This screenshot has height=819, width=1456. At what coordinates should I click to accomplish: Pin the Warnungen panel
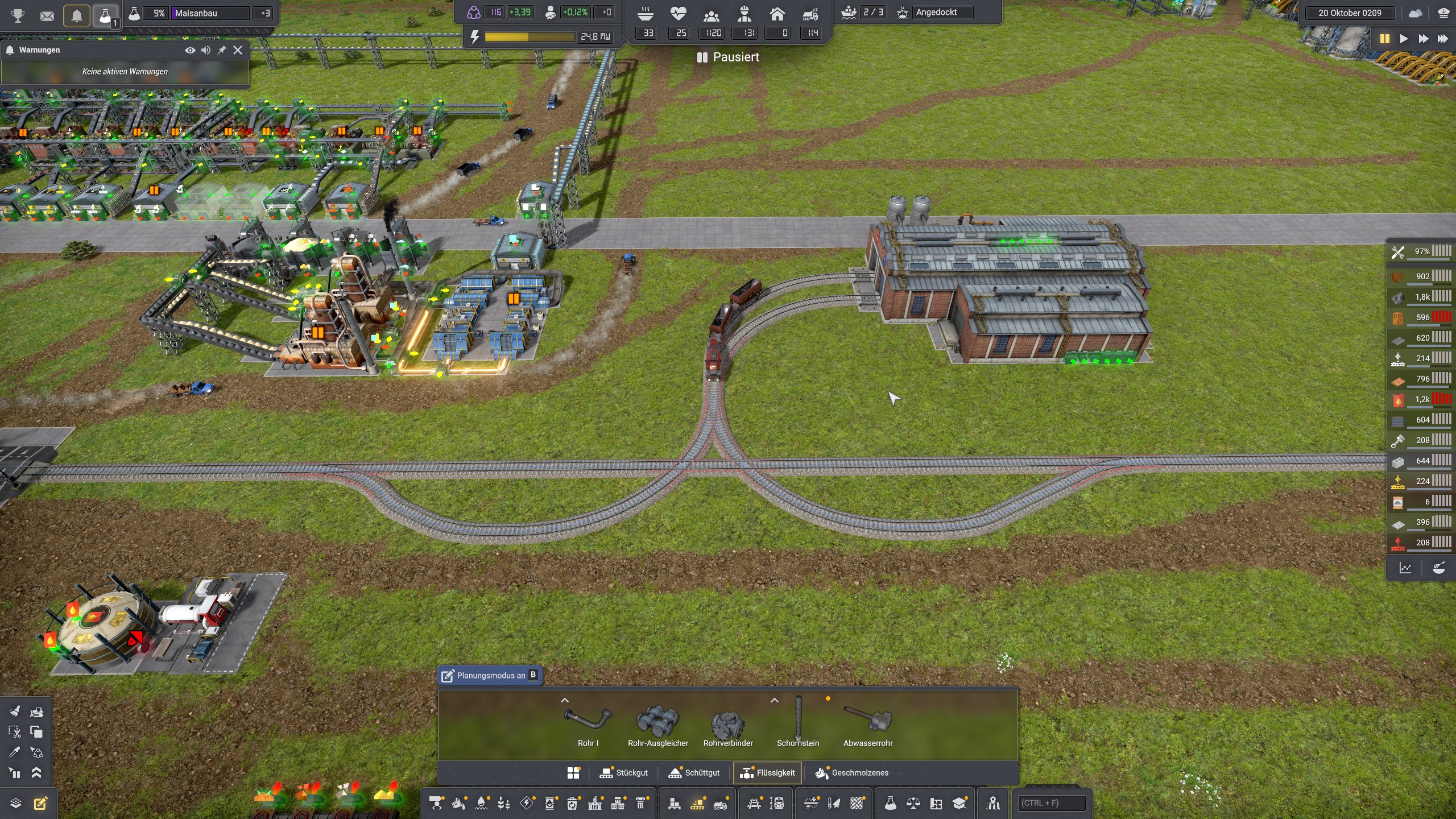[x=222, y=50]
